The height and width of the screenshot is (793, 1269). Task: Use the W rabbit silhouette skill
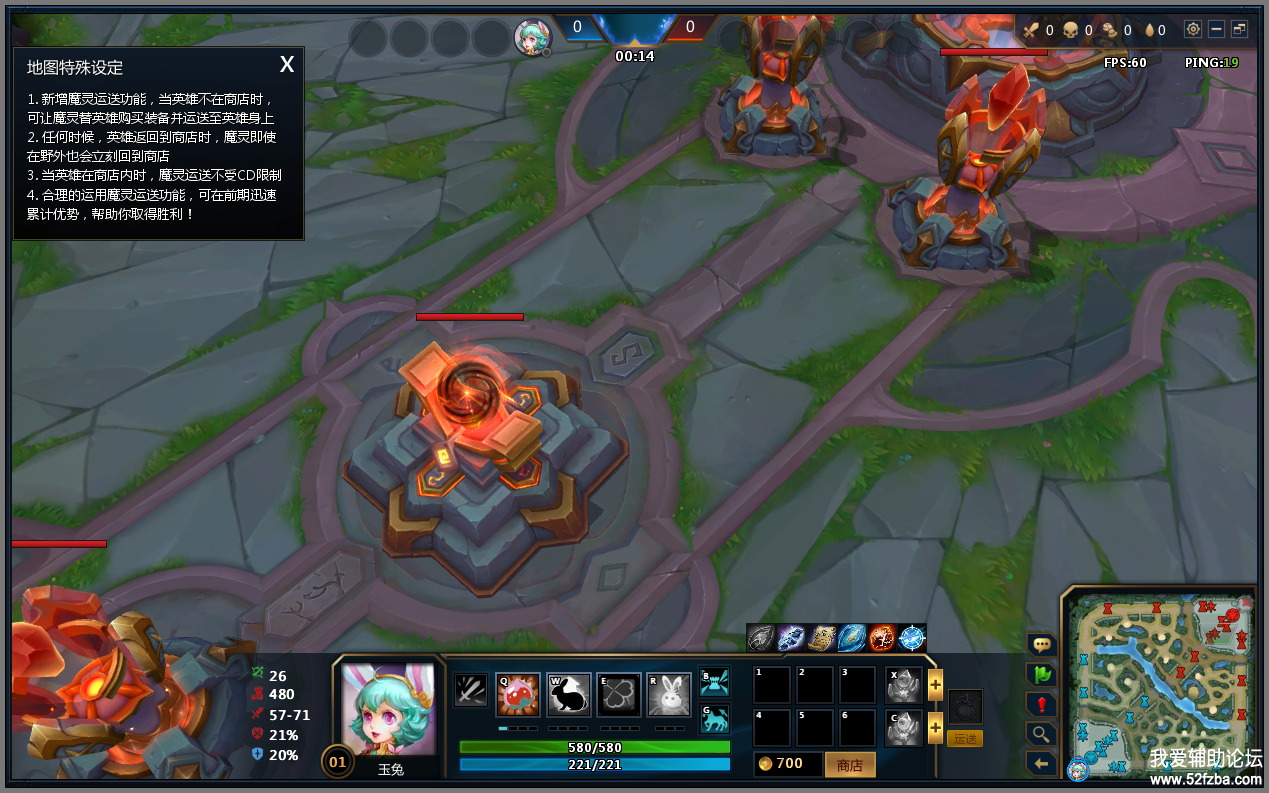pyautogui.click(x=568, y=695)
